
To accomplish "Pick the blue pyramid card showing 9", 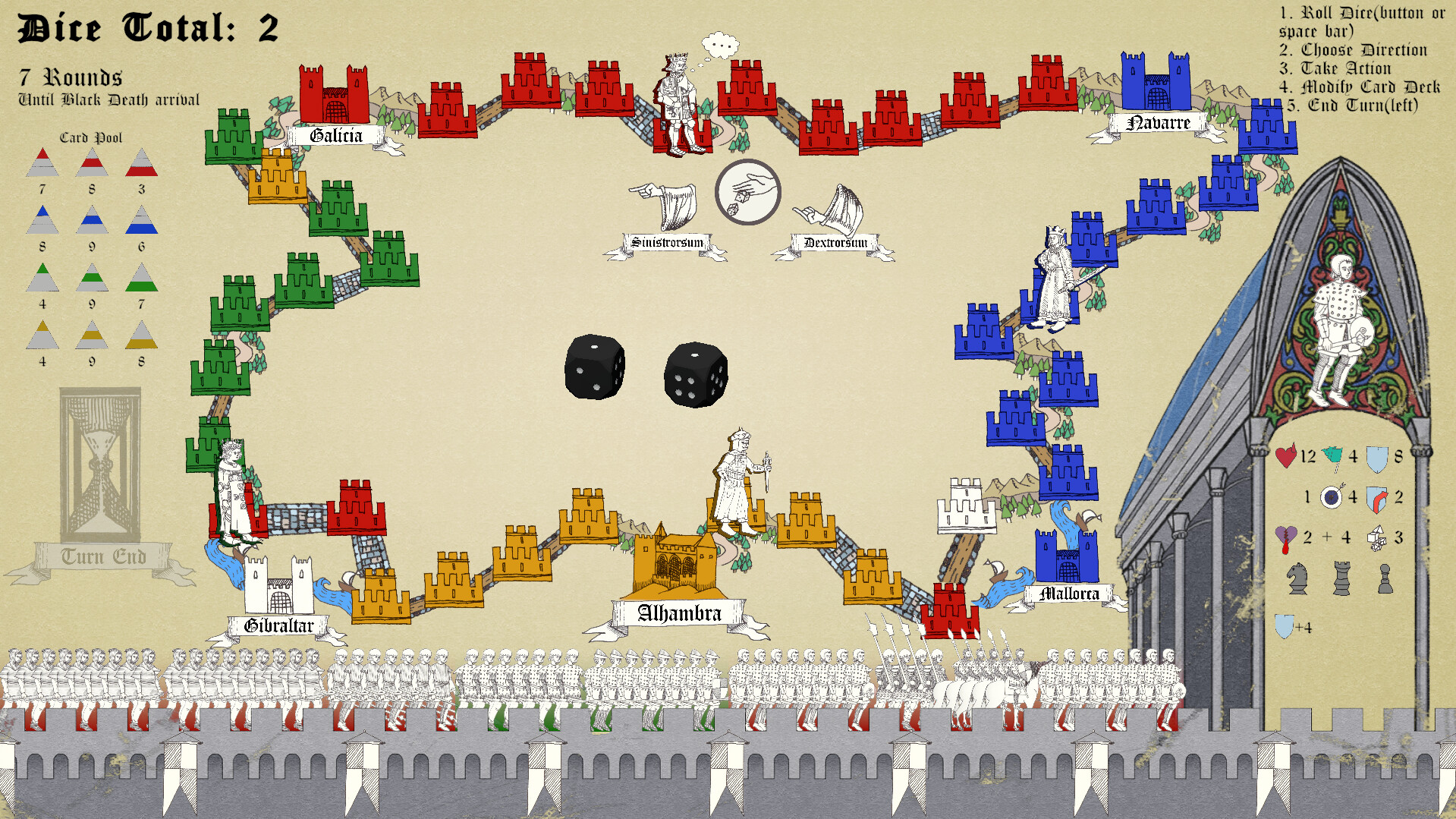I will point(91,222).
